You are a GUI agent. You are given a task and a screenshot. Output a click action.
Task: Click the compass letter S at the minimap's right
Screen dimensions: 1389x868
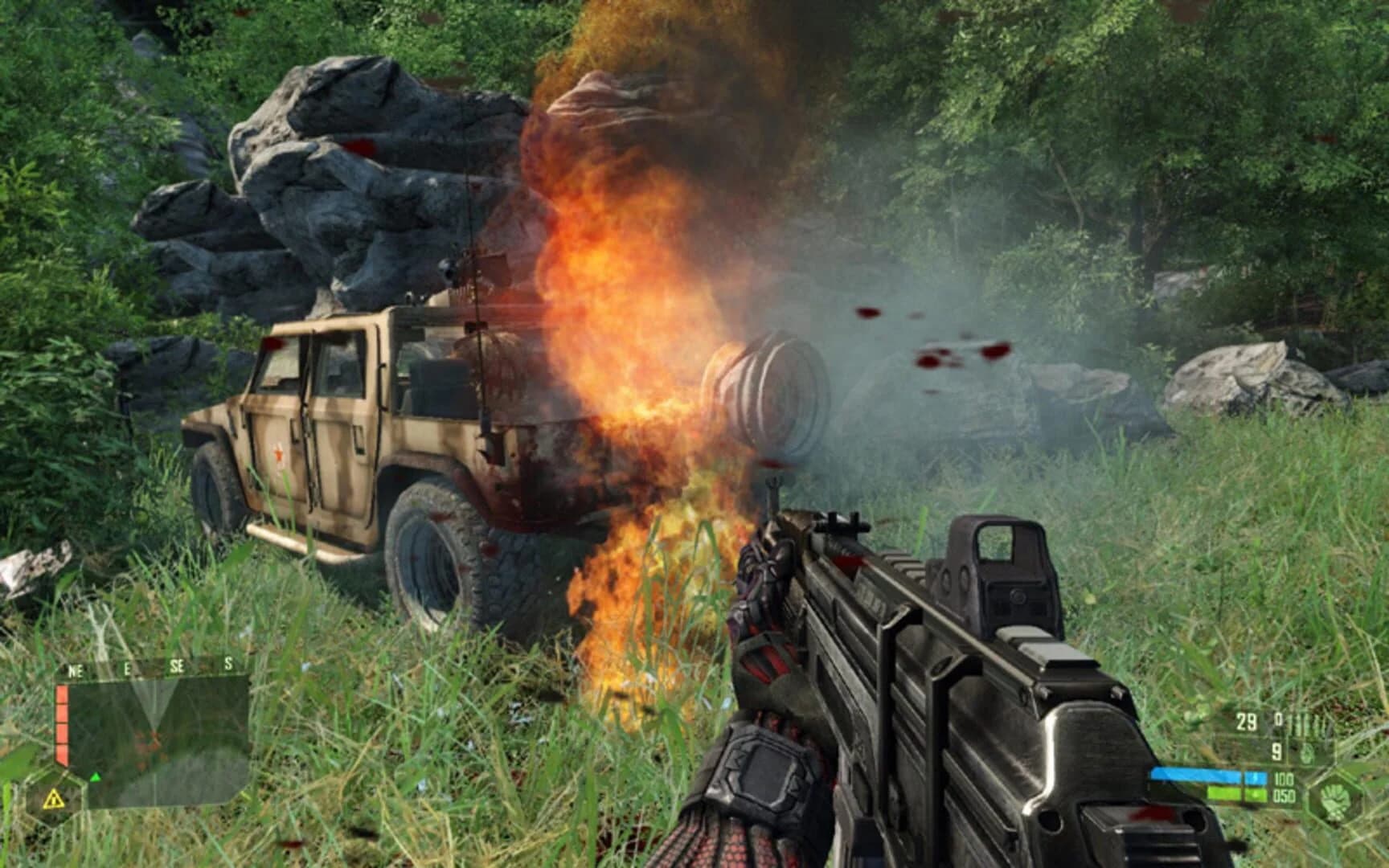pyautogui.click(x=227, y=663)
